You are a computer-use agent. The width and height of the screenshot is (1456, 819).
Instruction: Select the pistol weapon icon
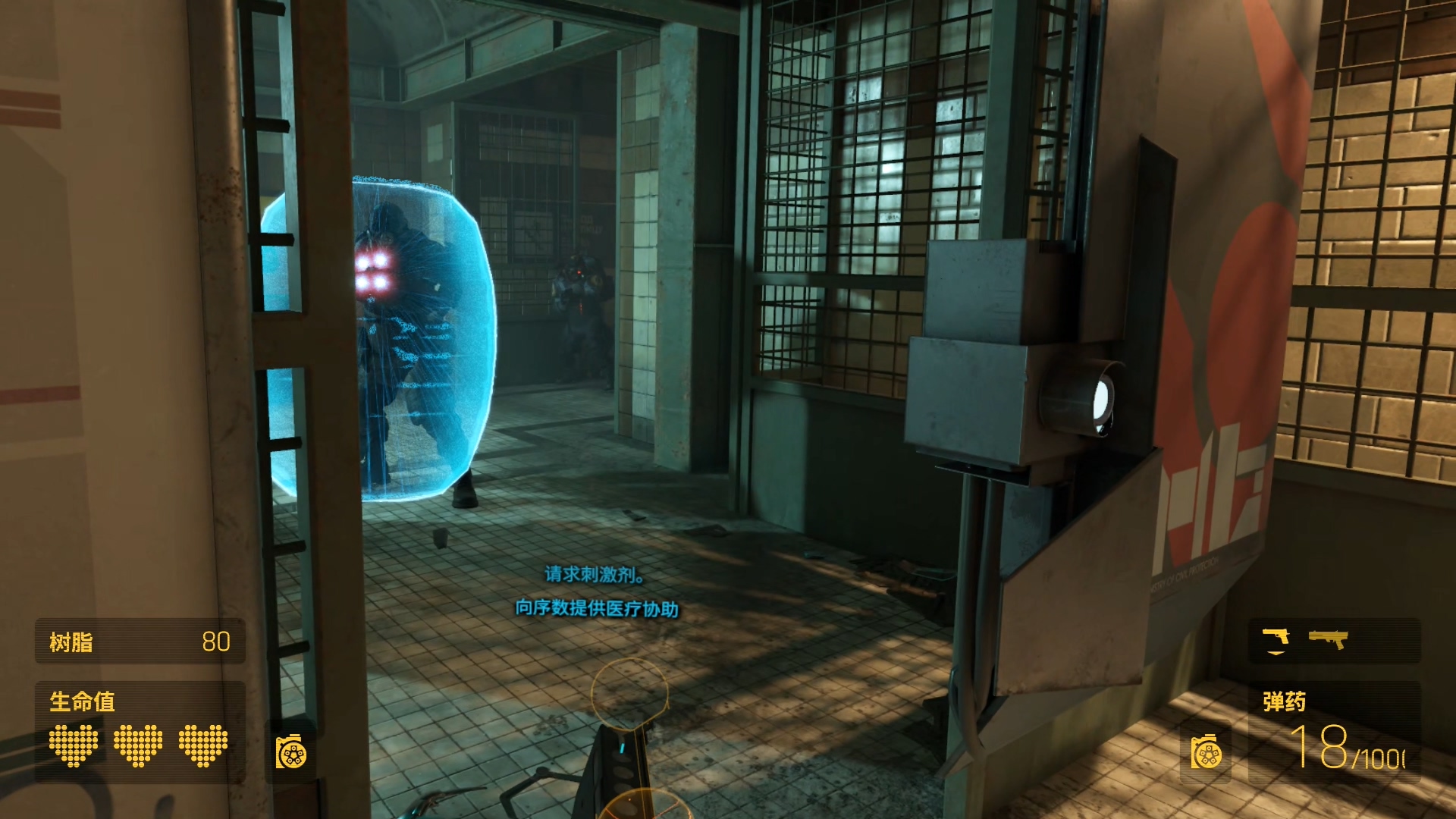(x=1276, y=637)
